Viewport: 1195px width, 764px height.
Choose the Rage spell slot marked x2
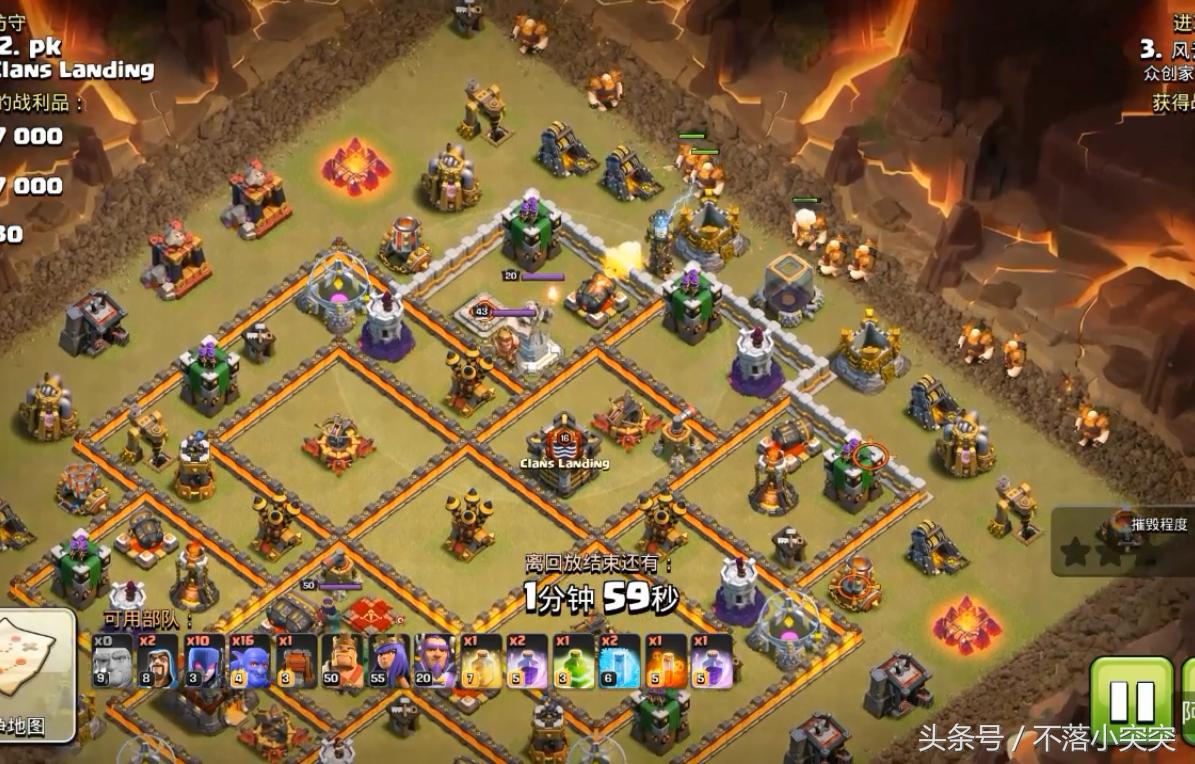[x=527, y=661]
